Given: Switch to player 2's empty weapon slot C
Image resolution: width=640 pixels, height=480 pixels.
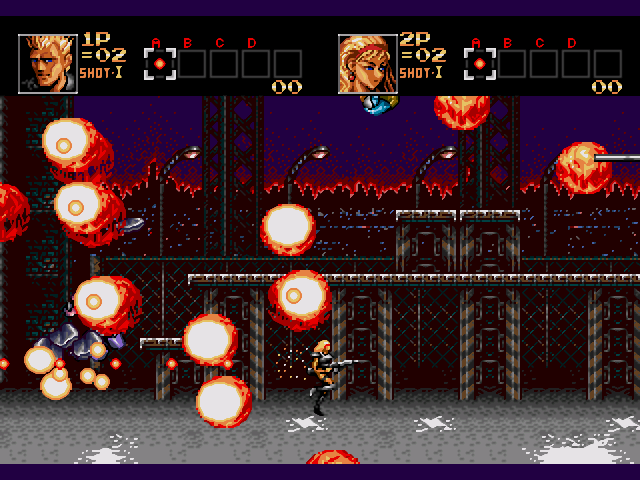Looking at the screenshot, I should coord(544,64).
